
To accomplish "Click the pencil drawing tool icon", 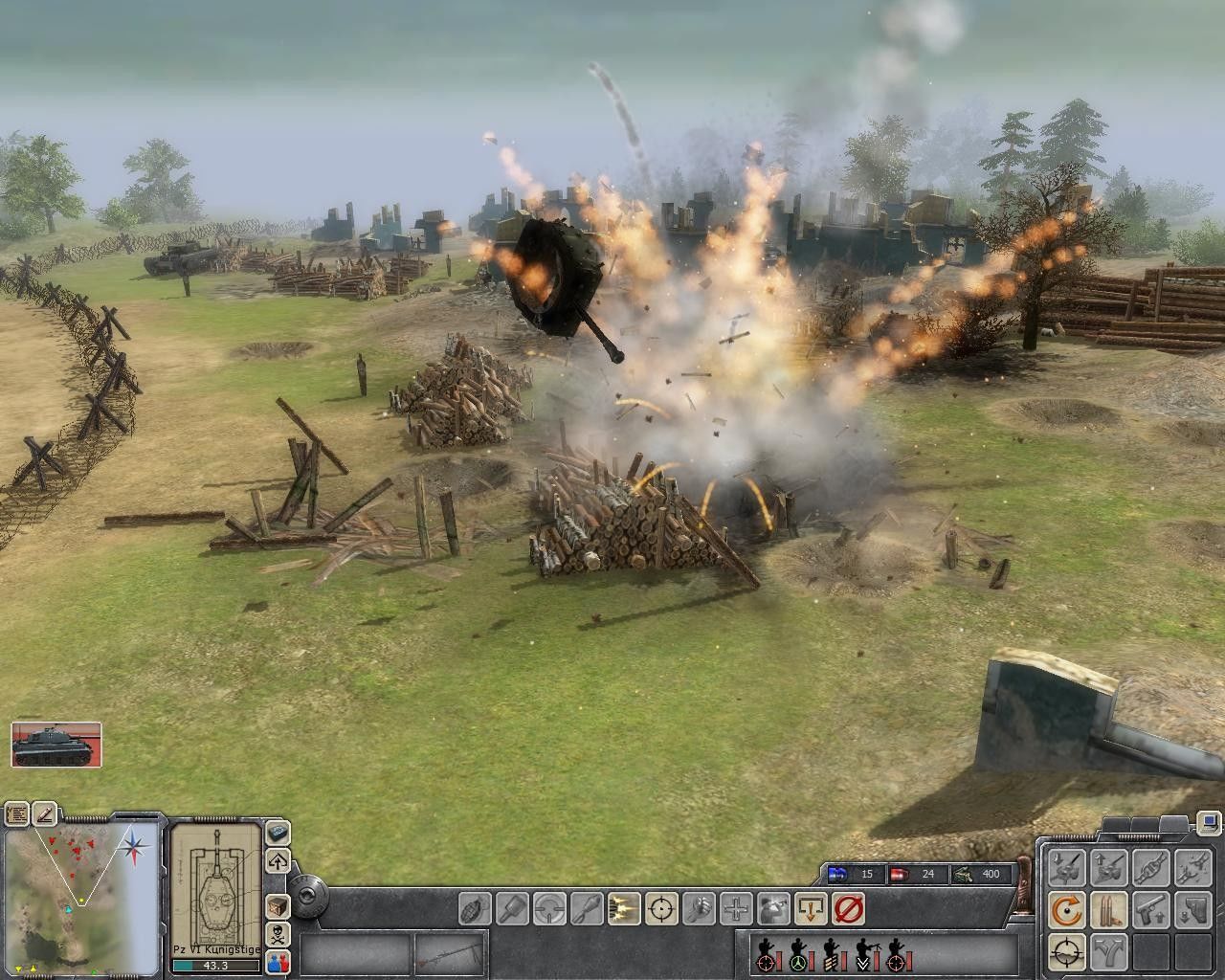I will click(x=45, y=814).
